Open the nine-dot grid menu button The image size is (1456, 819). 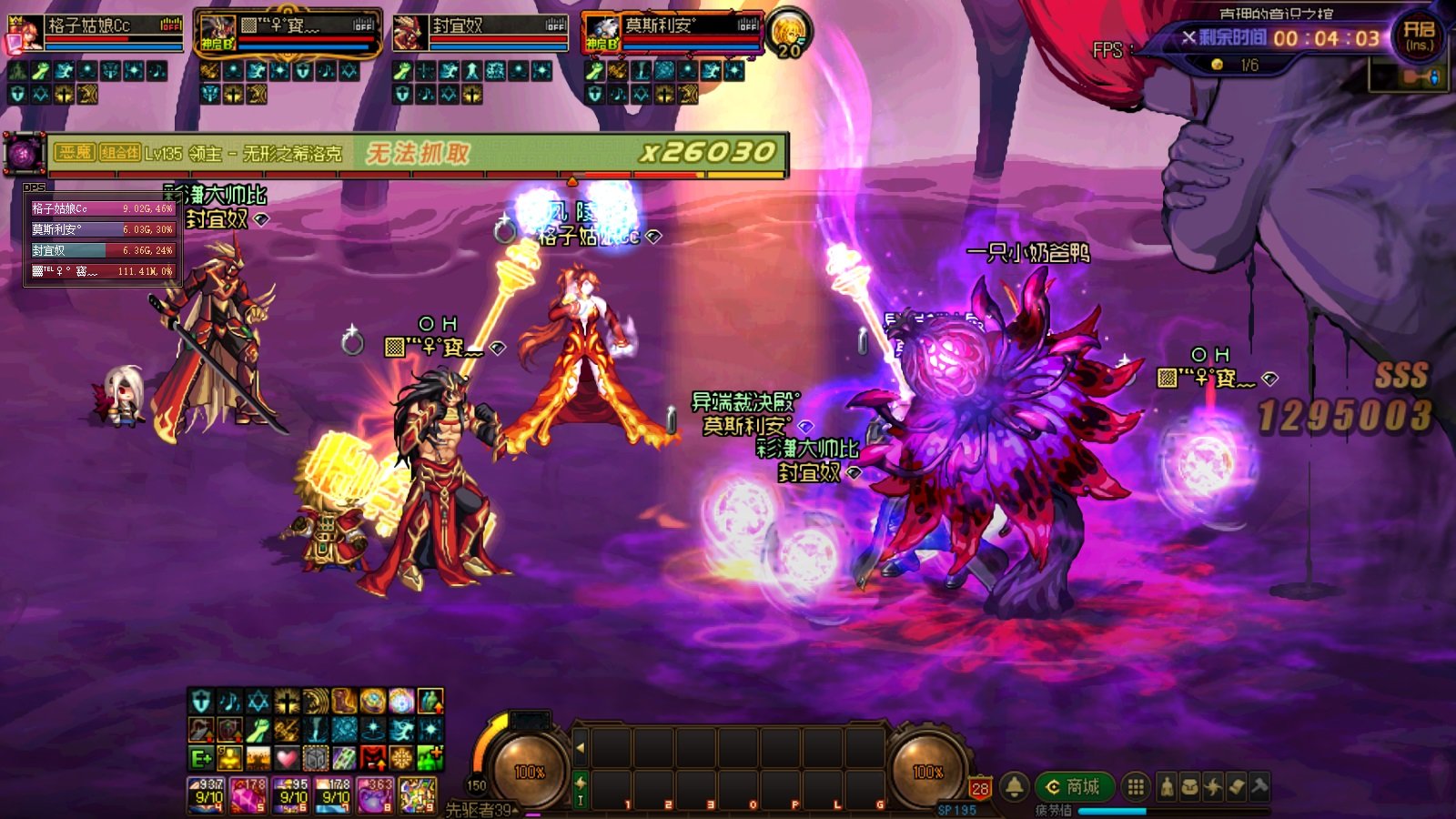pyautogui.click(x=1135, y=786)
